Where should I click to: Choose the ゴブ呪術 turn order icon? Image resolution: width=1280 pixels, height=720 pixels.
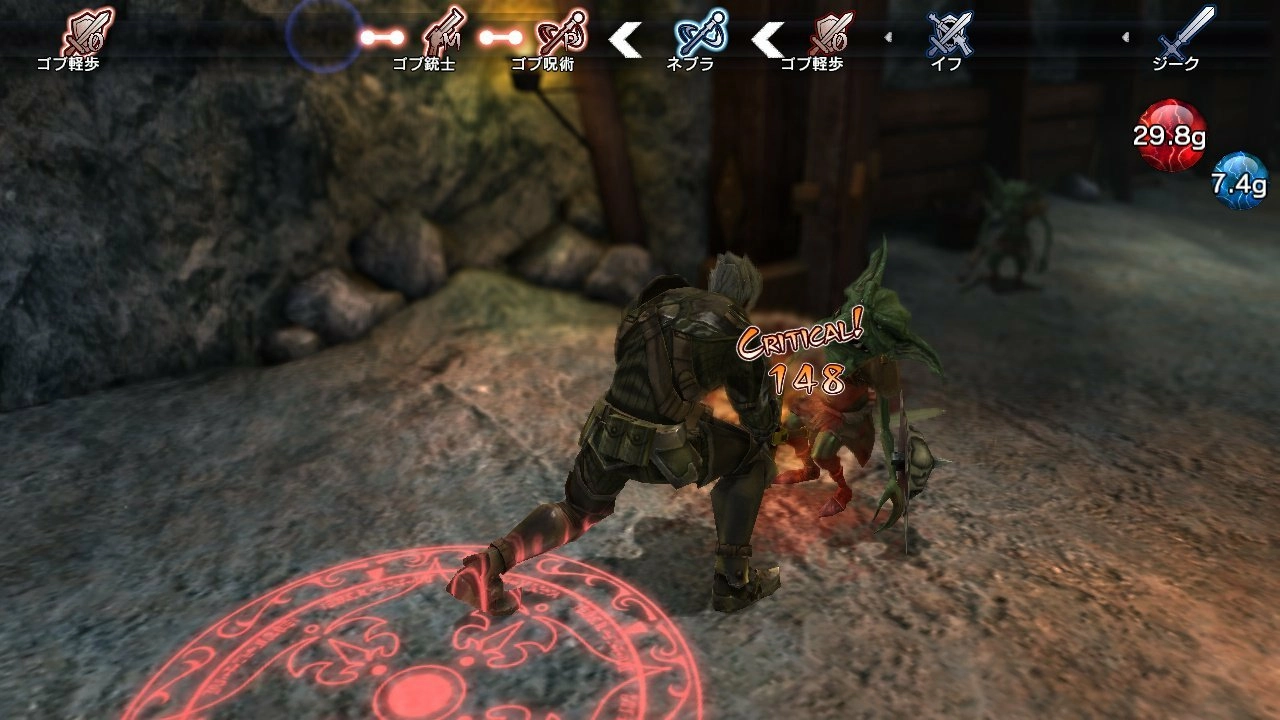click(x=562, y=34)
